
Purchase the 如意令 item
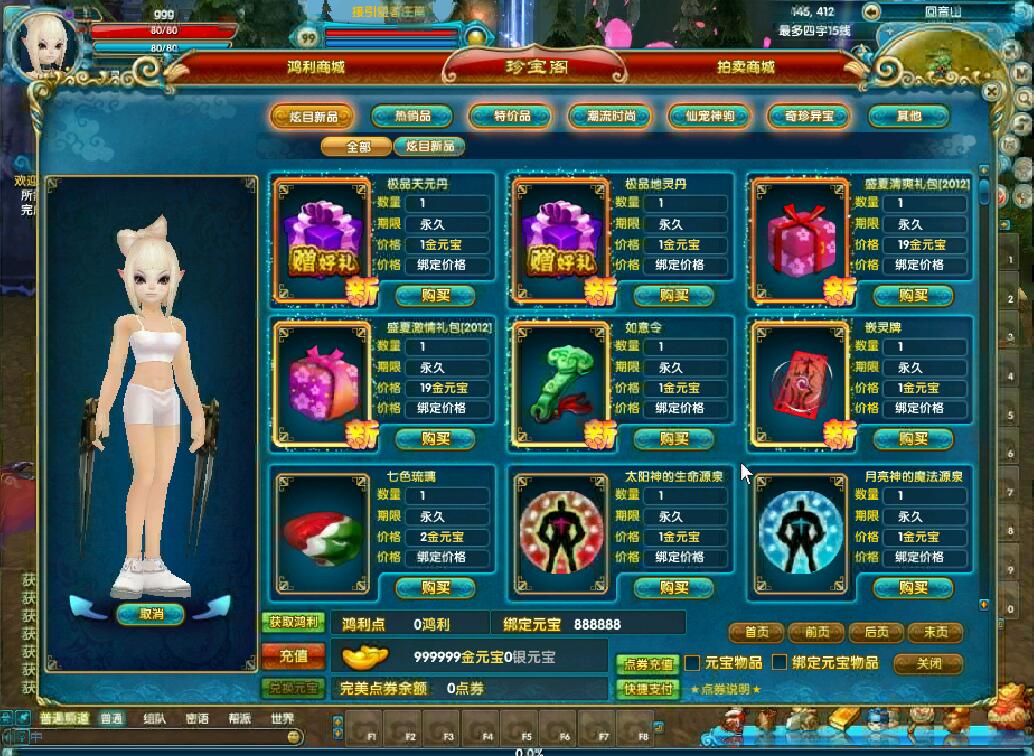674,438
